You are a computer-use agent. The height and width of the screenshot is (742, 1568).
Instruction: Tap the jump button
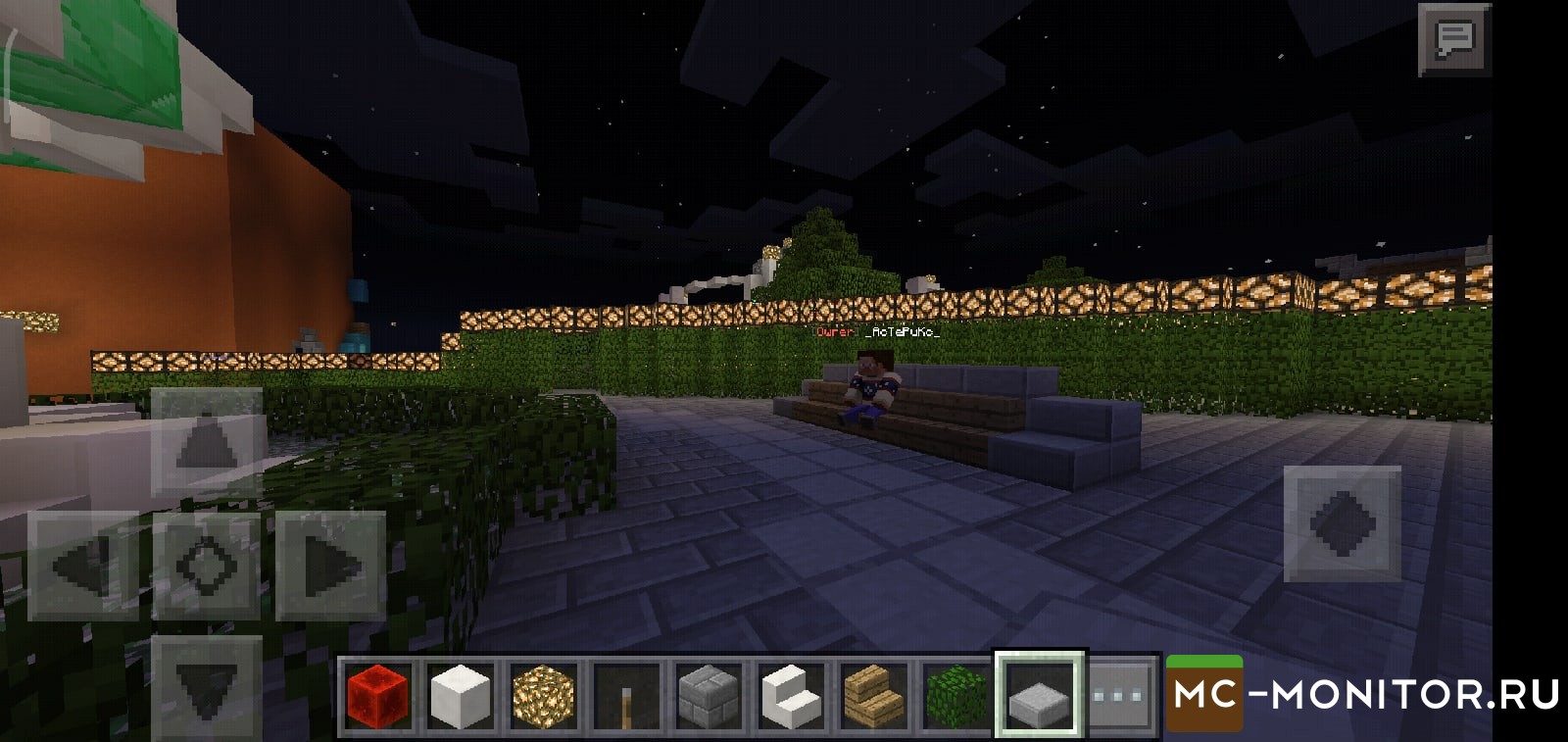pyautogui.click(x=1342, y=523)
